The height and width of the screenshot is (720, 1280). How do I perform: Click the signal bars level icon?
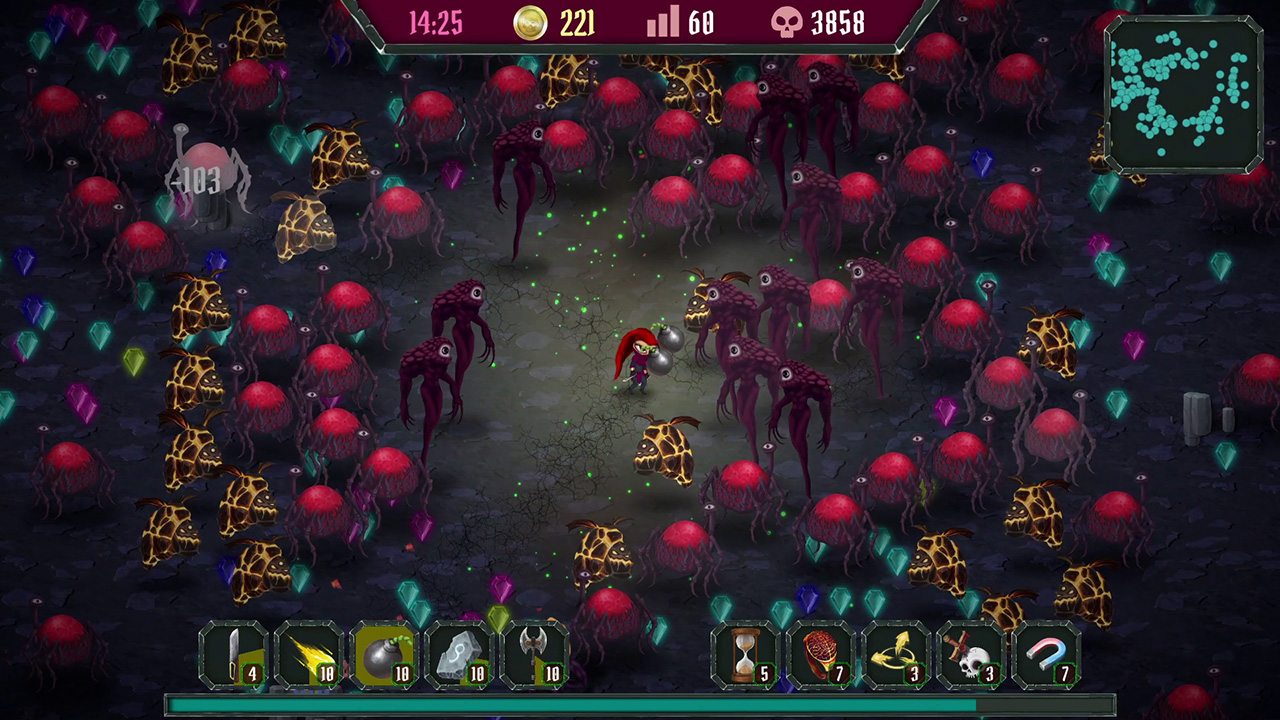click(x=665, y=22)
